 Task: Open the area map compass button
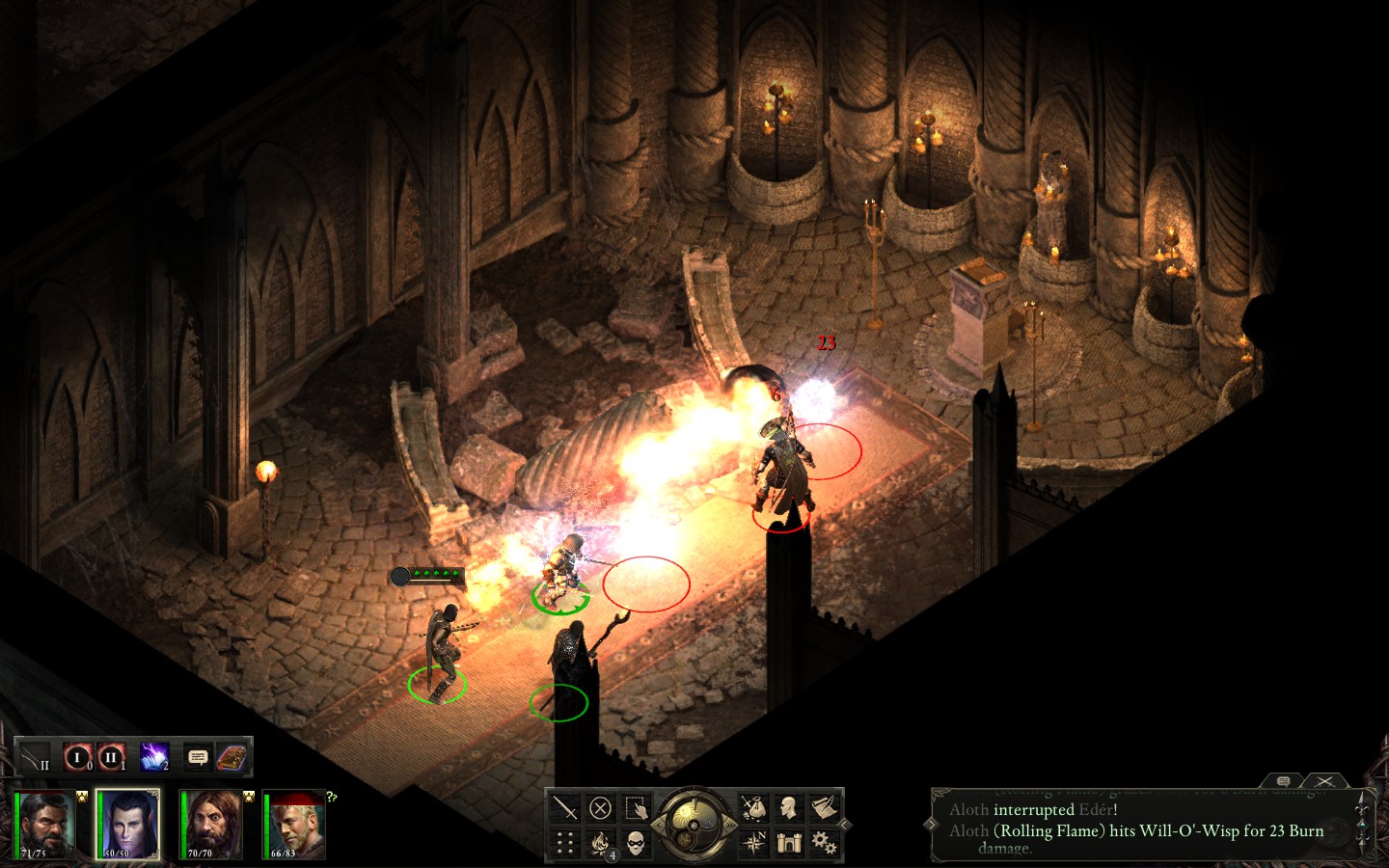[753, 844]
